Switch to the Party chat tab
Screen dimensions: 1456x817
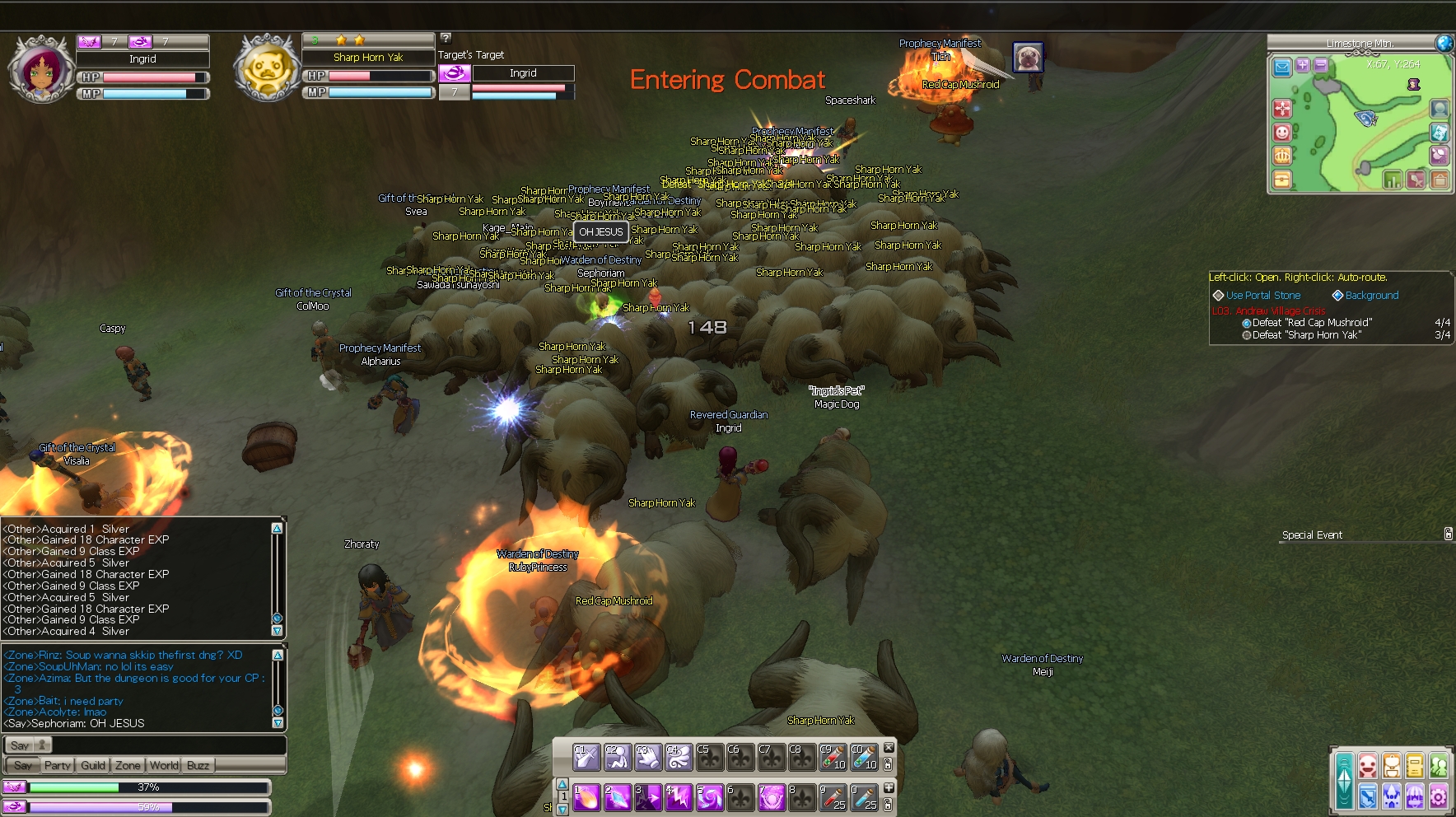click(x=58, y=765)
